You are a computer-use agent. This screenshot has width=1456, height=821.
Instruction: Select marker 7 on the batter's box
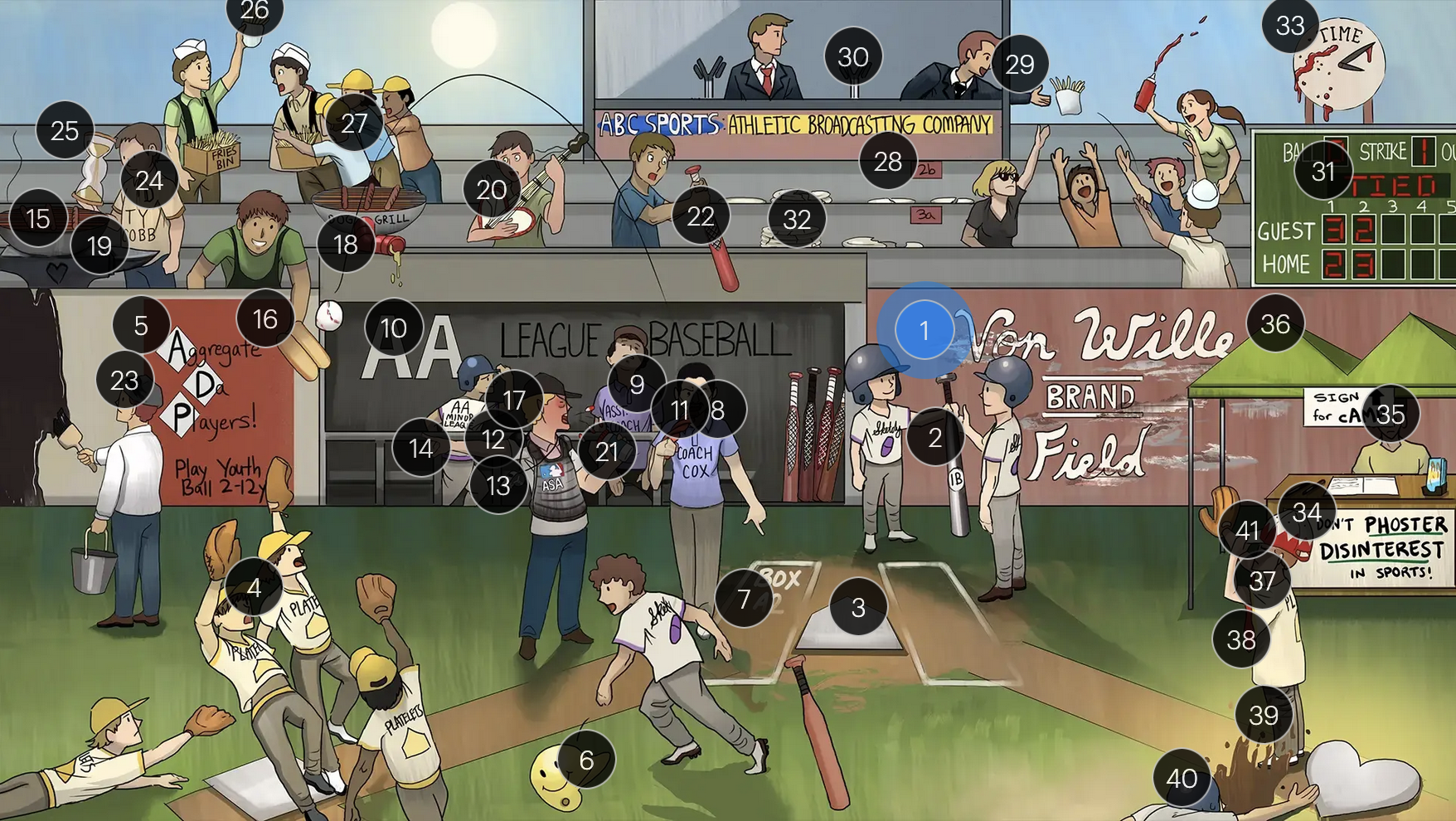click(x=744, y=598)
